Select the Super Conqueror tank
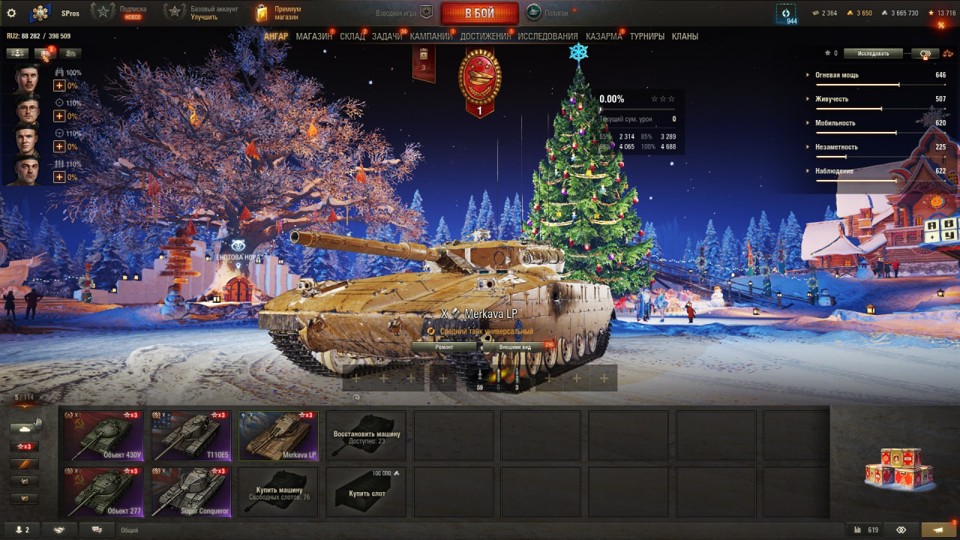 coord(190,491)
